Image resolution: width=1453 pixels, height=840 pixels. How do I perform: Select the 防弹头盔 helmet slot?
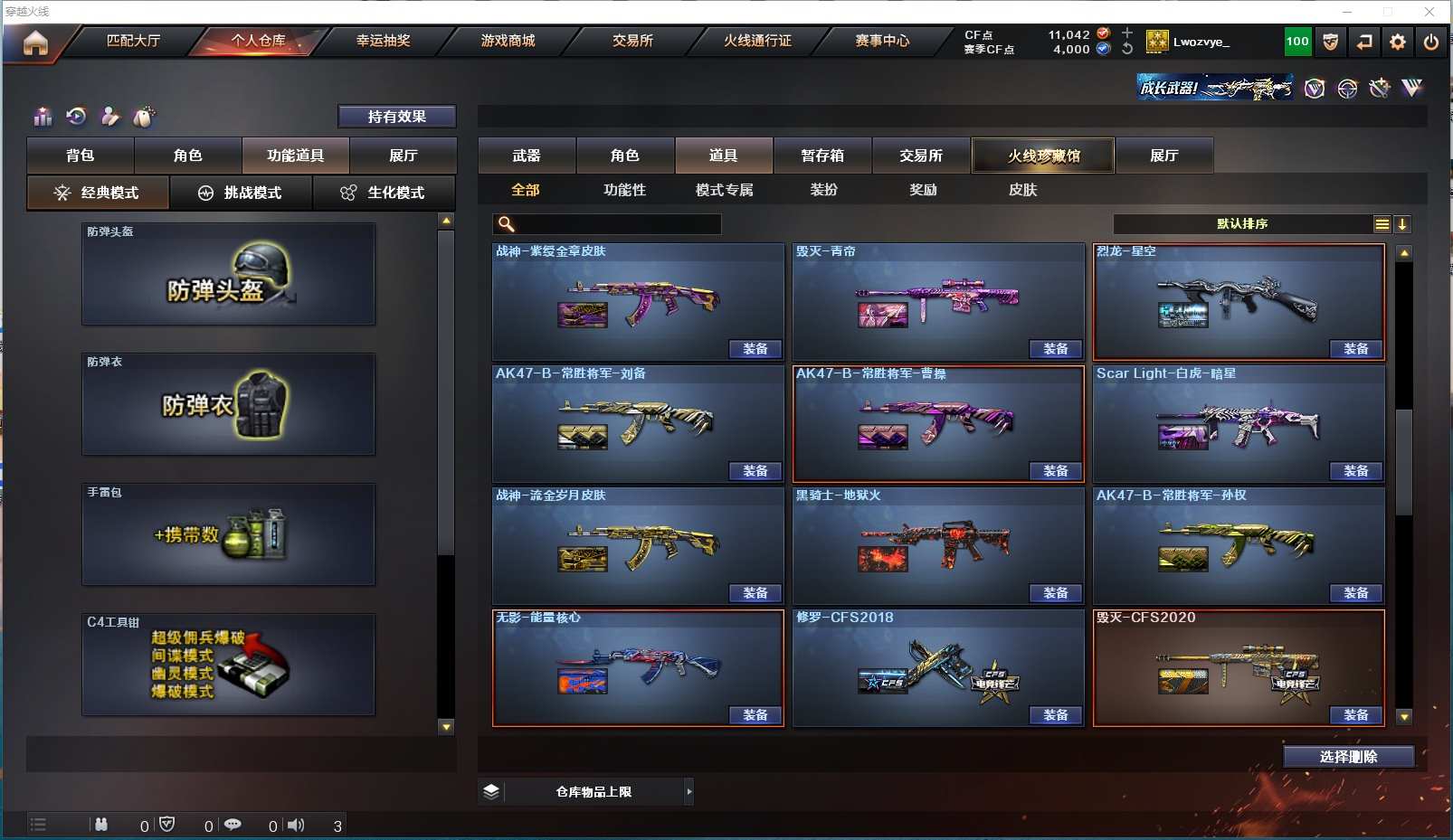(228, 275)
